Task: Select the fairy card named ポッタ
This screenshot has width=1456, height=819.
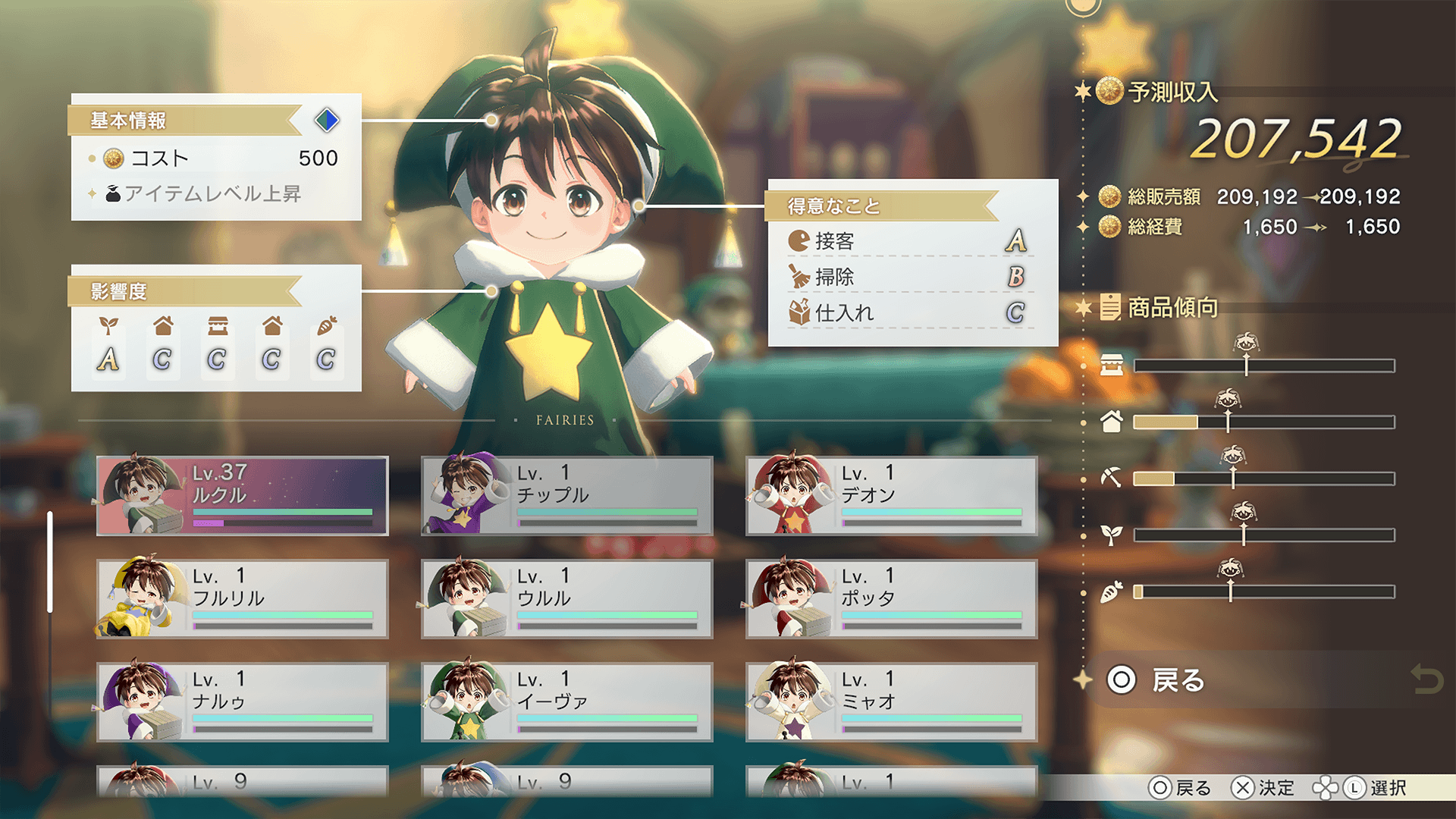Action: click(892, 599)
